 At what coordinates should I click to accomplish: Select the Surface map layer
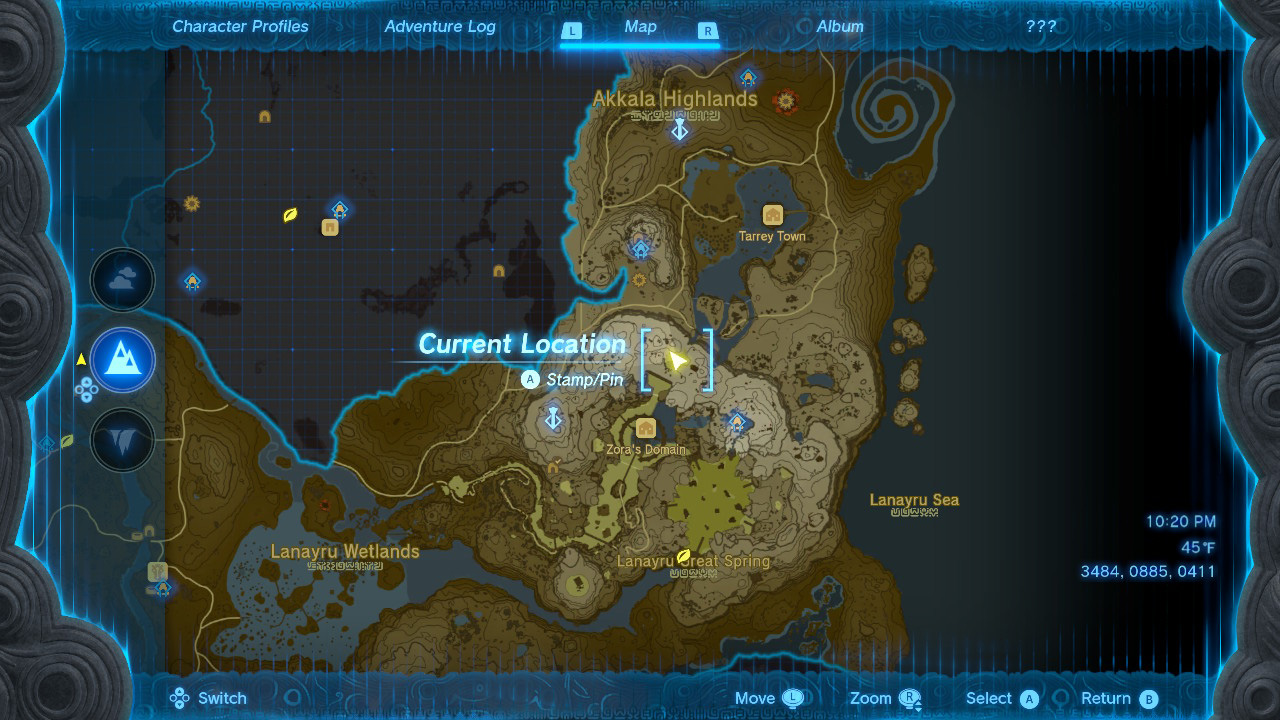point(122,361)
